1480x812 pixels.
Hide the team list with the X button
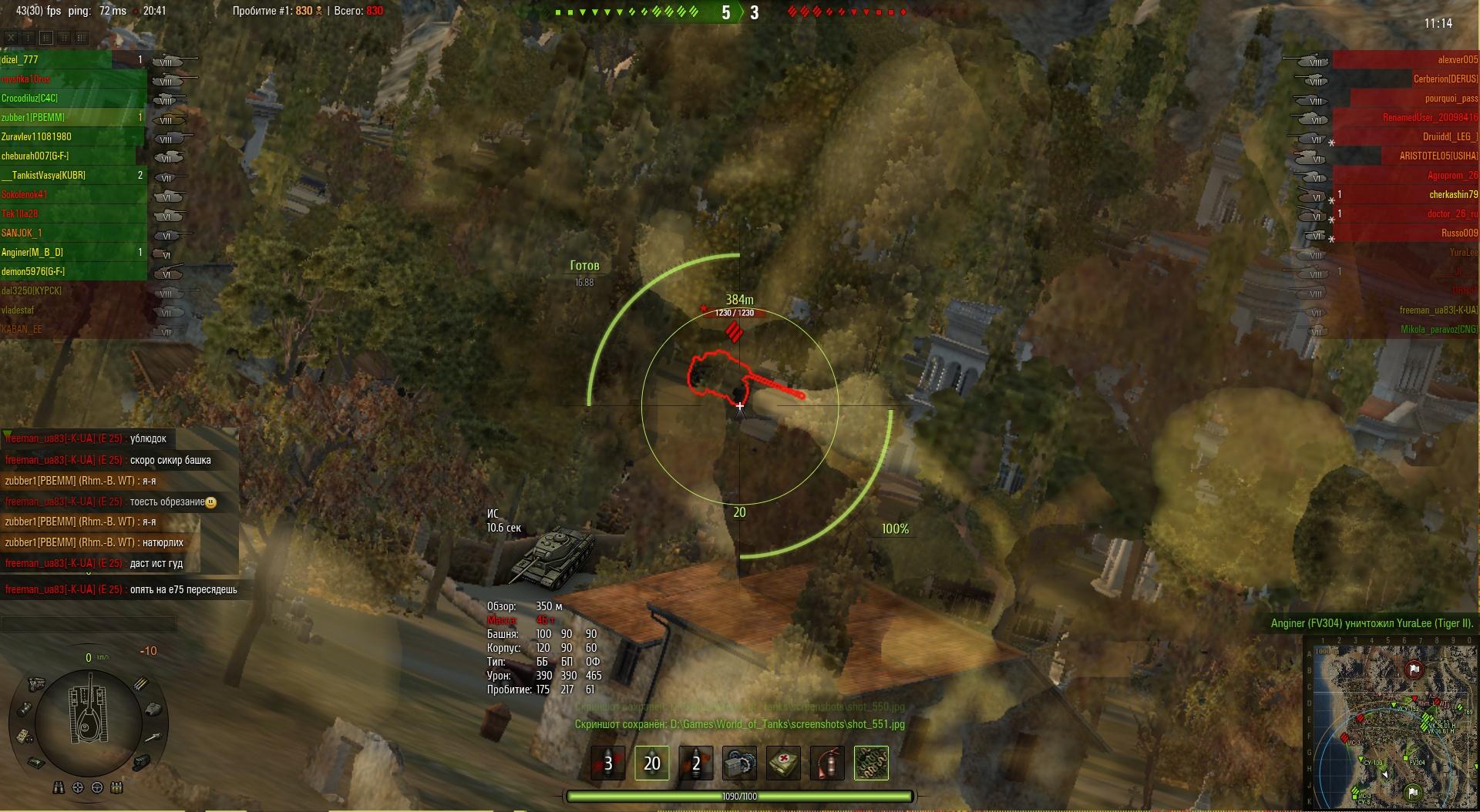coord(11,37)
